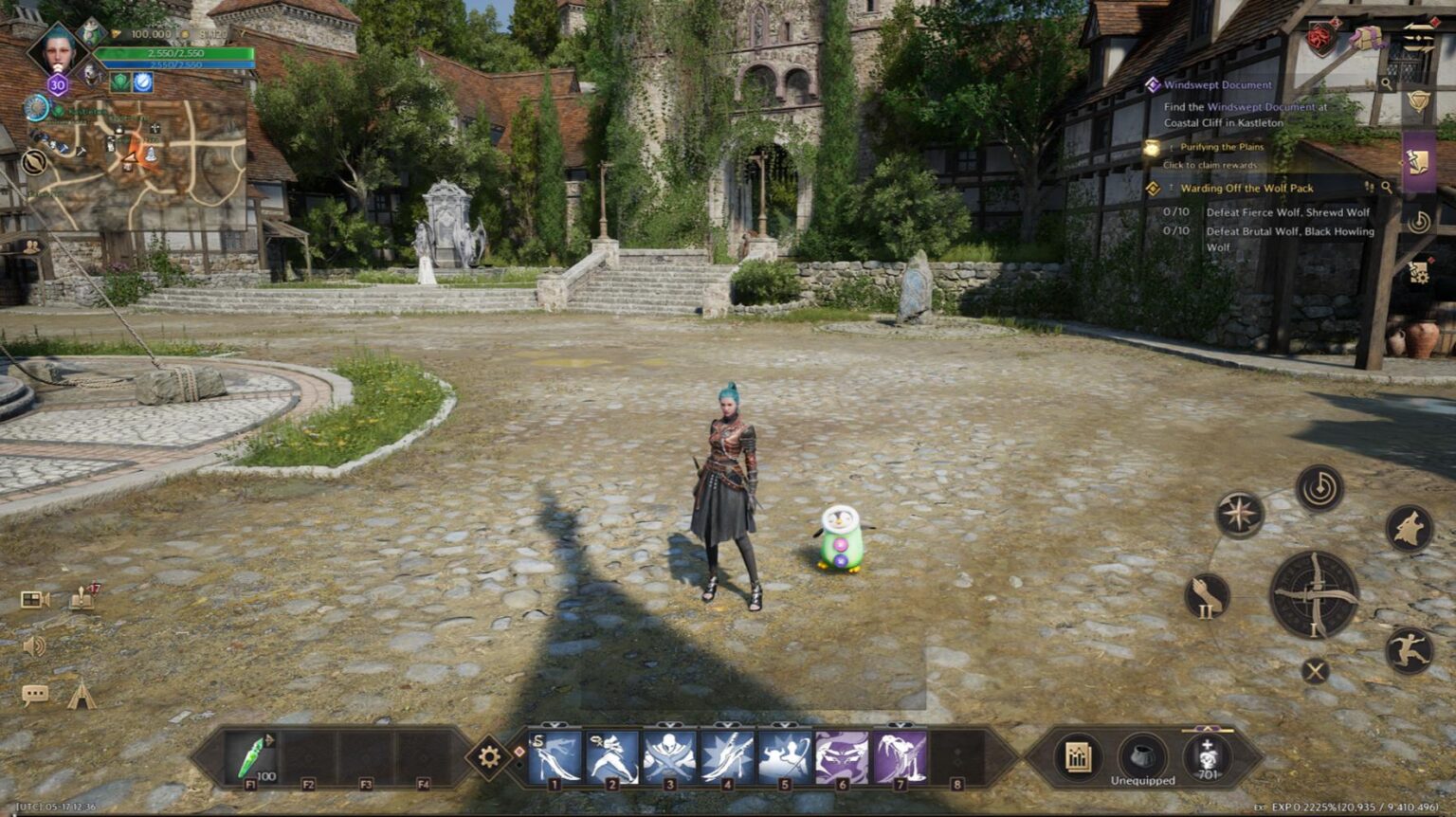Select the Windswept Document quest entry
1456x817 pixels.
[x=1217, y=85]
